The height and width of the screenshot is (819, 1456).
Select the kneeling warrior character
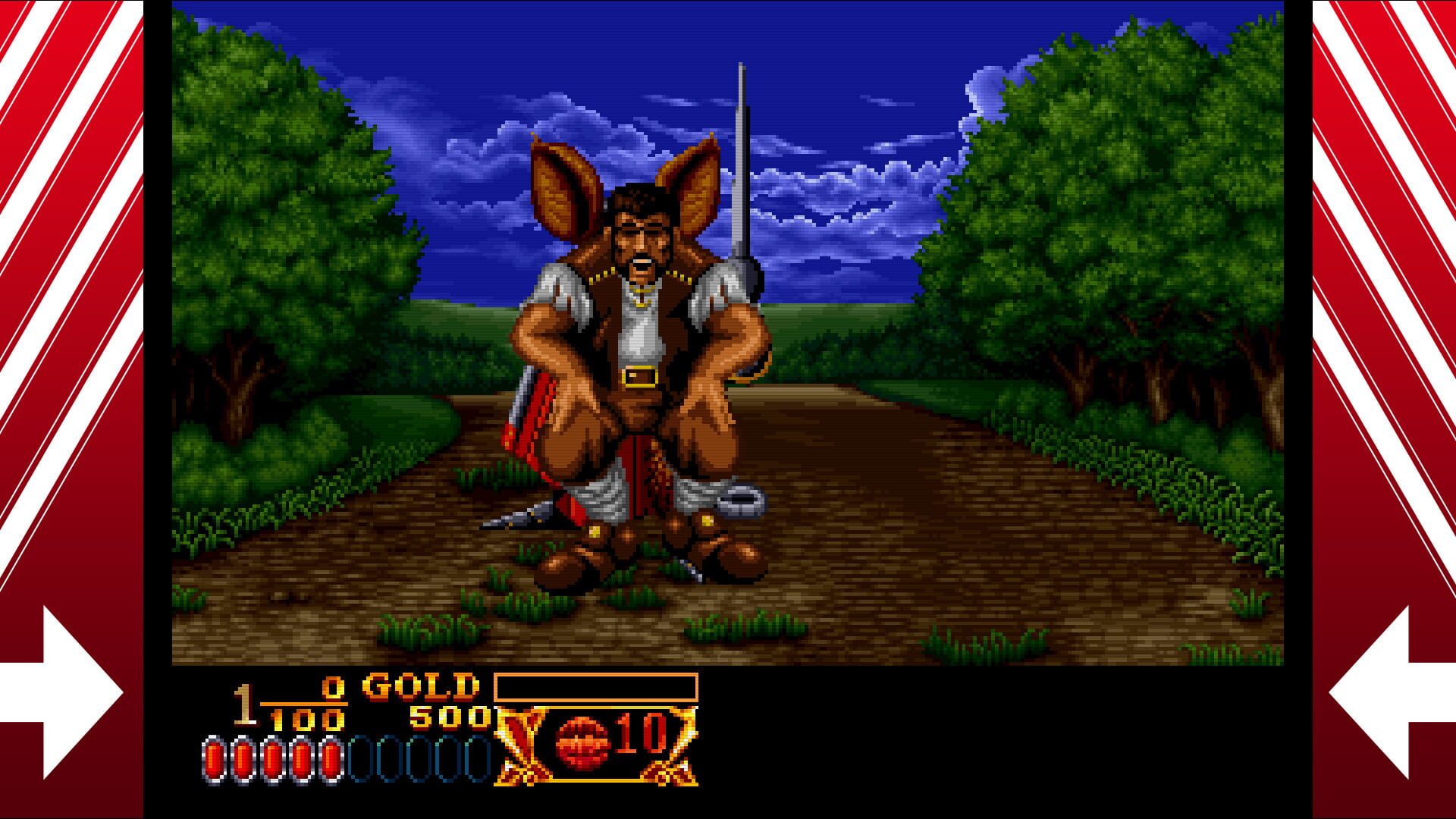coord(645,341)
